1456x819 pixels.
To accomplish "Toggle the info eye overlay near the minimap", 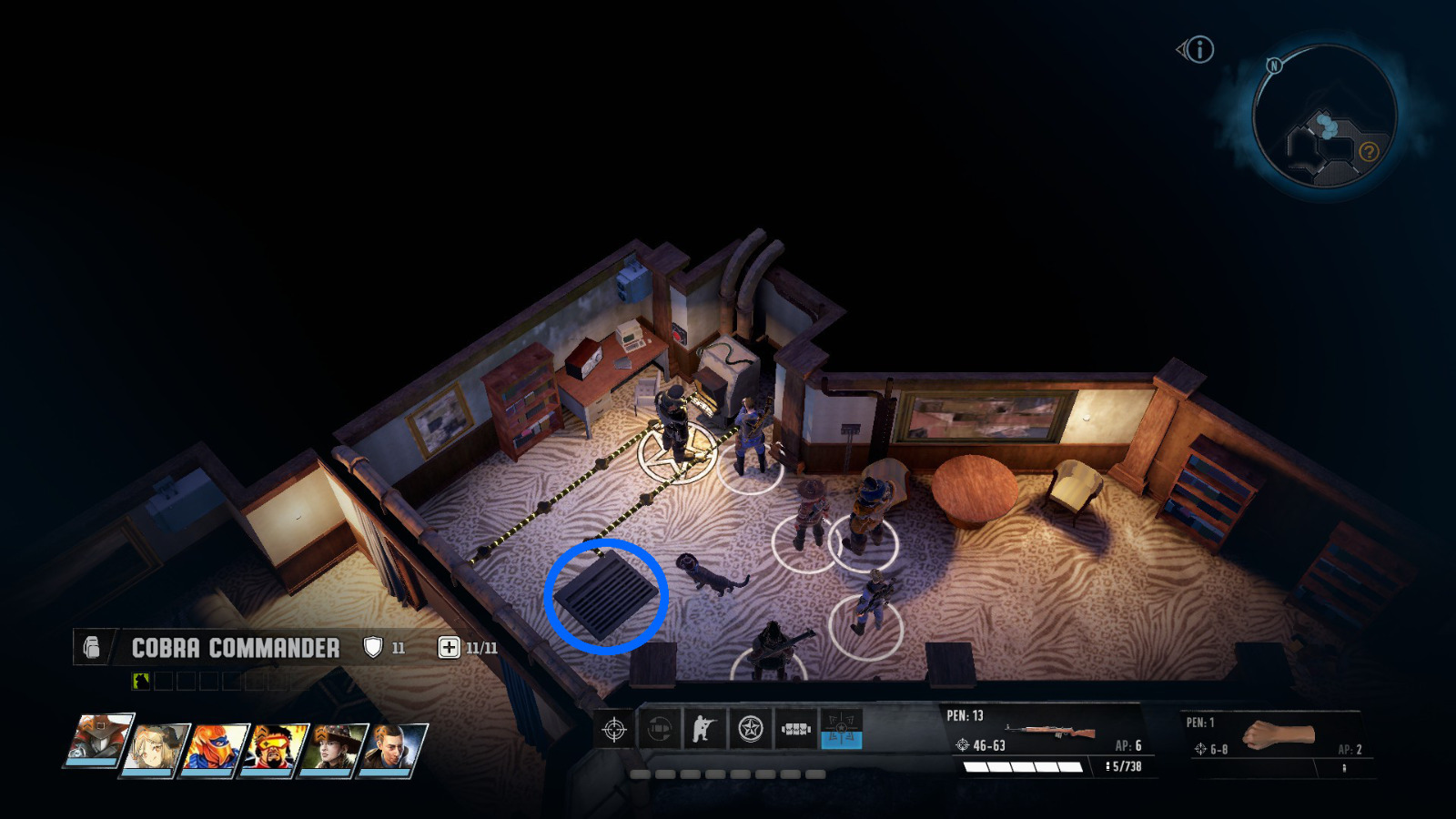I will (1199, 50).
